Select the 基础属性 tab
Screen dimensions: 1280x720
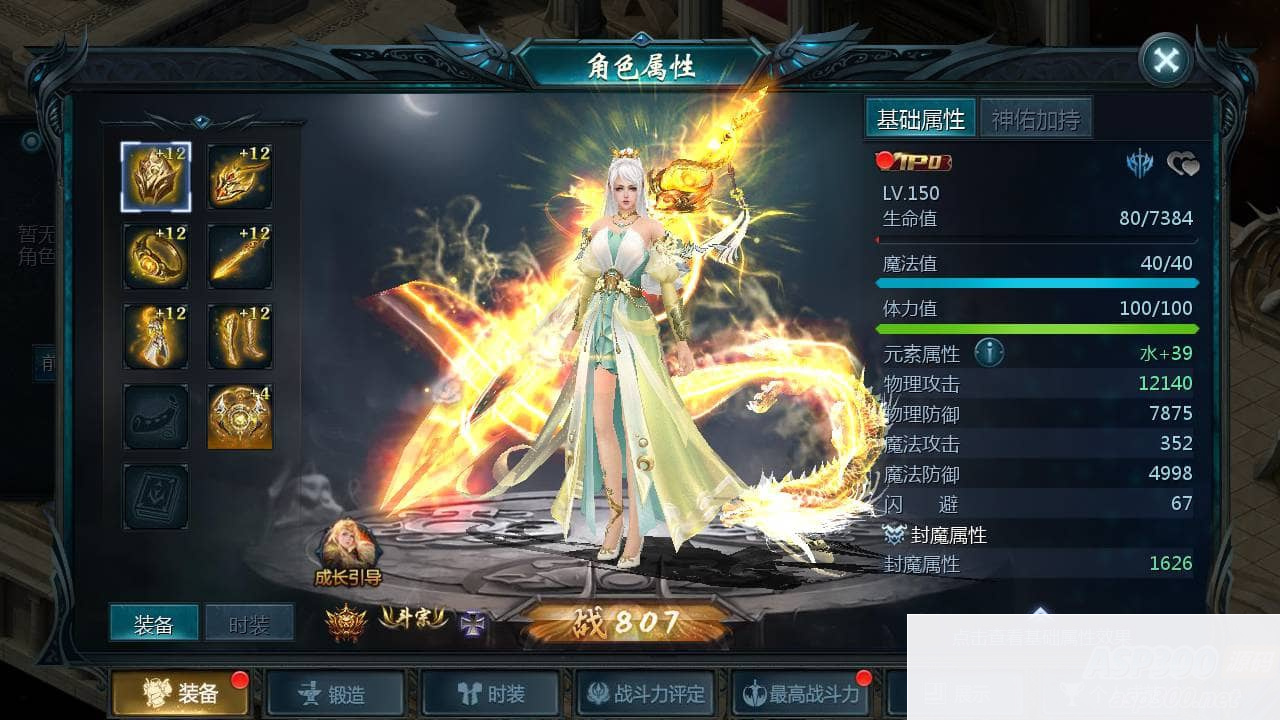[920, 118]
